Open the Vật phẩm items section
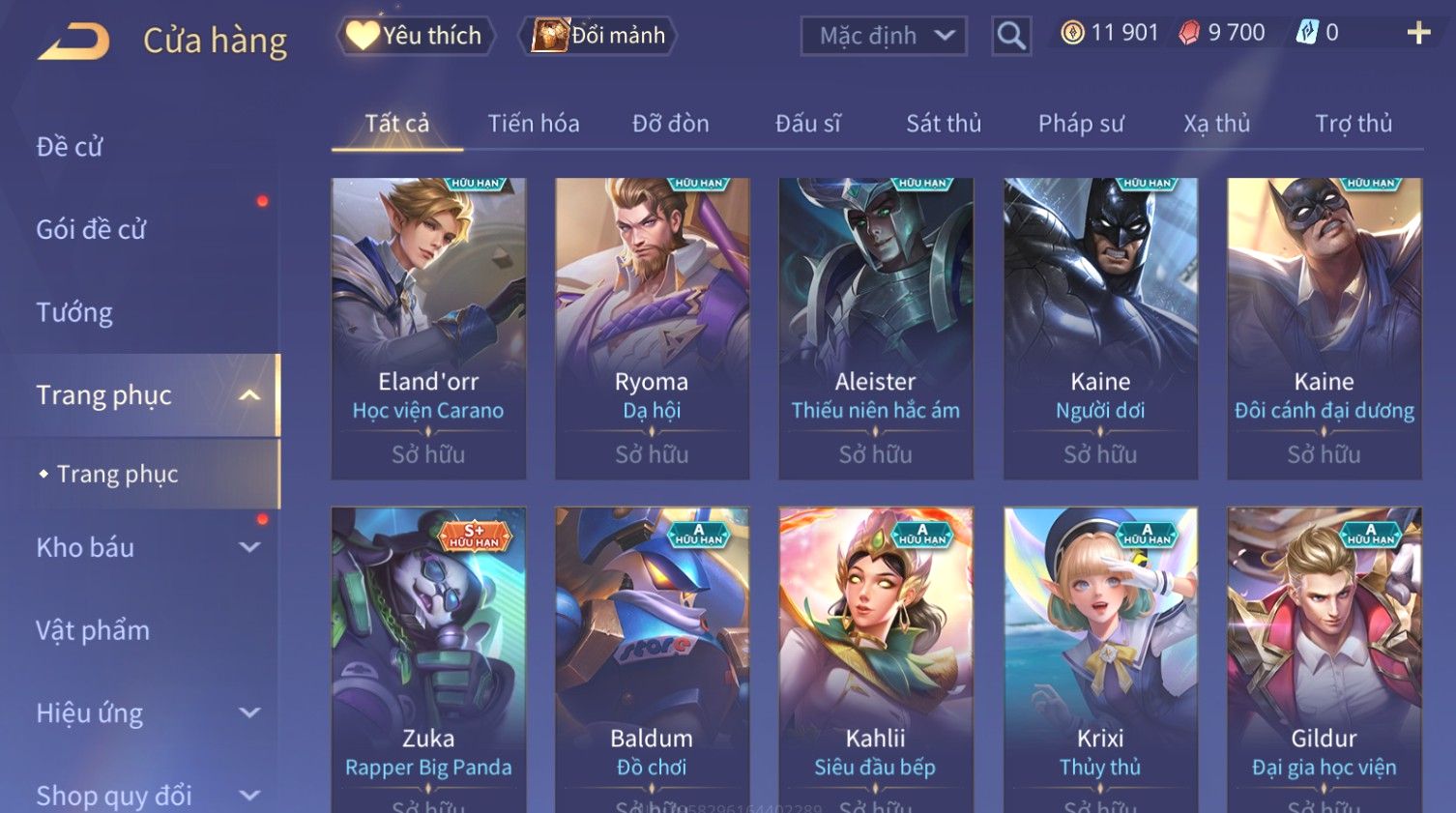This screenshot has height=813, width=1456. point(93,630)
